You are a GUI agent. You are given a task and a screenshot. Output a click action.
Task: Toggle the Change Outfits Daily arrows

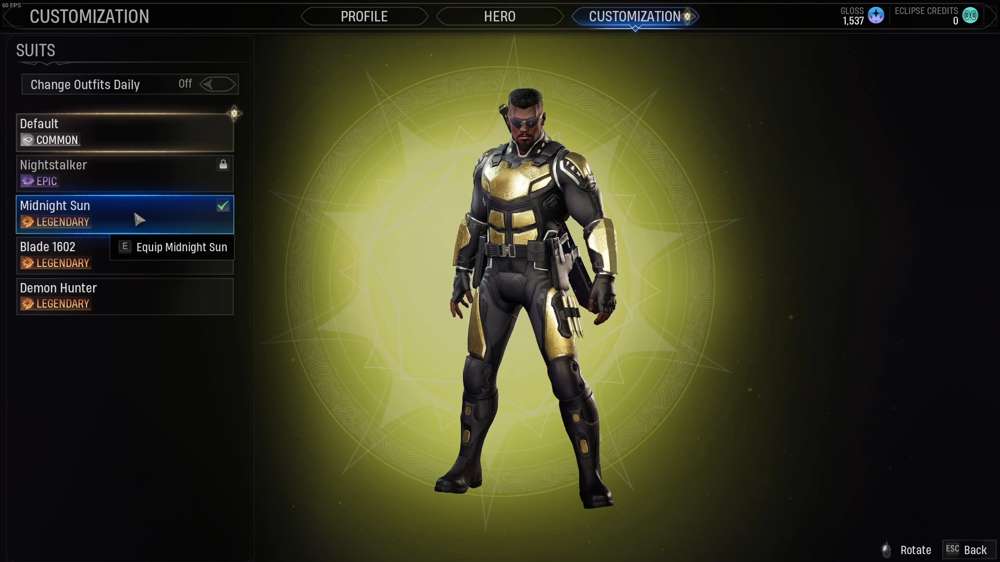pyautogui.click(x=218, y=85)
